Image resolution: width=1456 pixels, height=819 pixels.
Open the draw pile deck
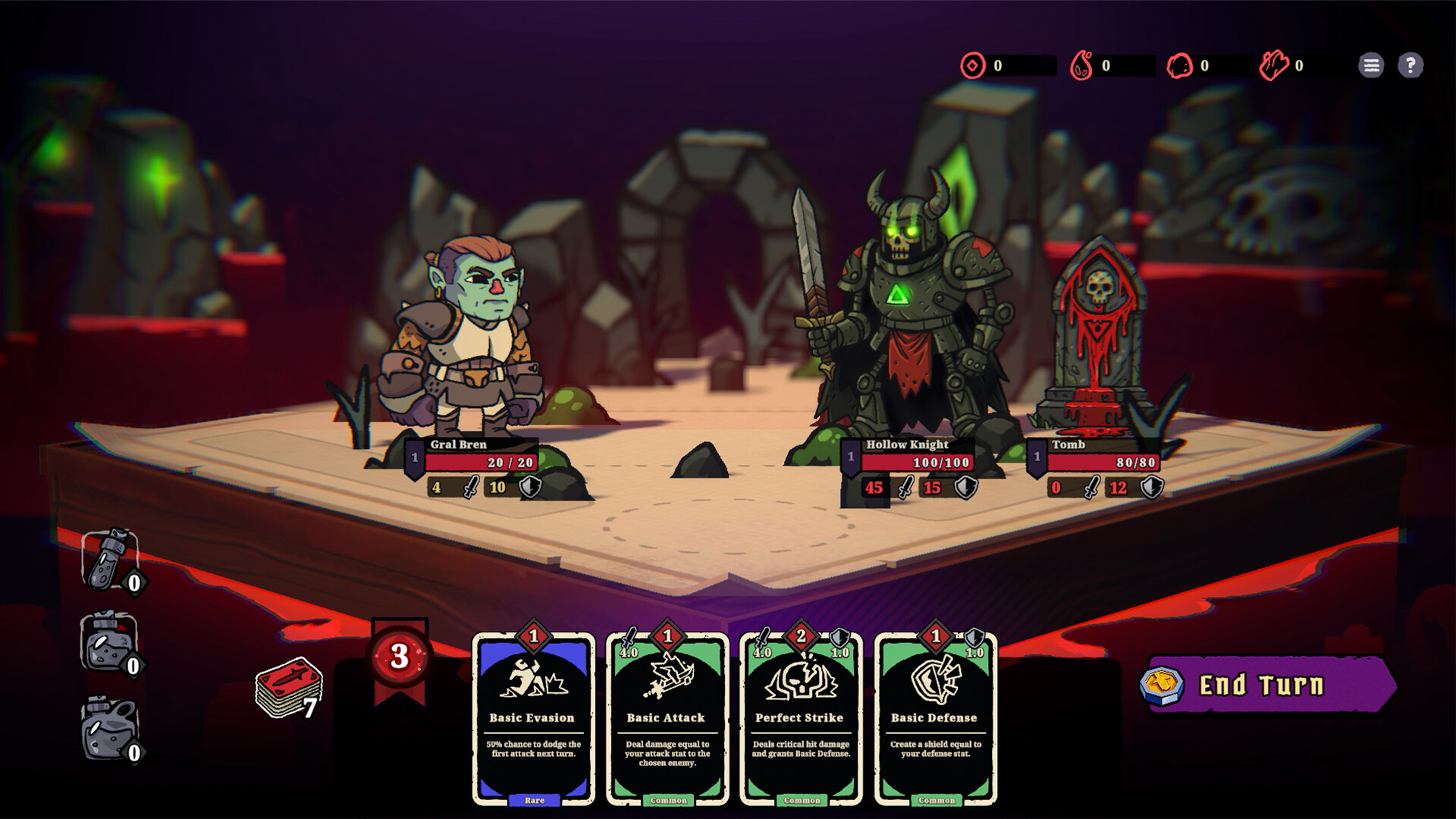click(x=288, y=688)
